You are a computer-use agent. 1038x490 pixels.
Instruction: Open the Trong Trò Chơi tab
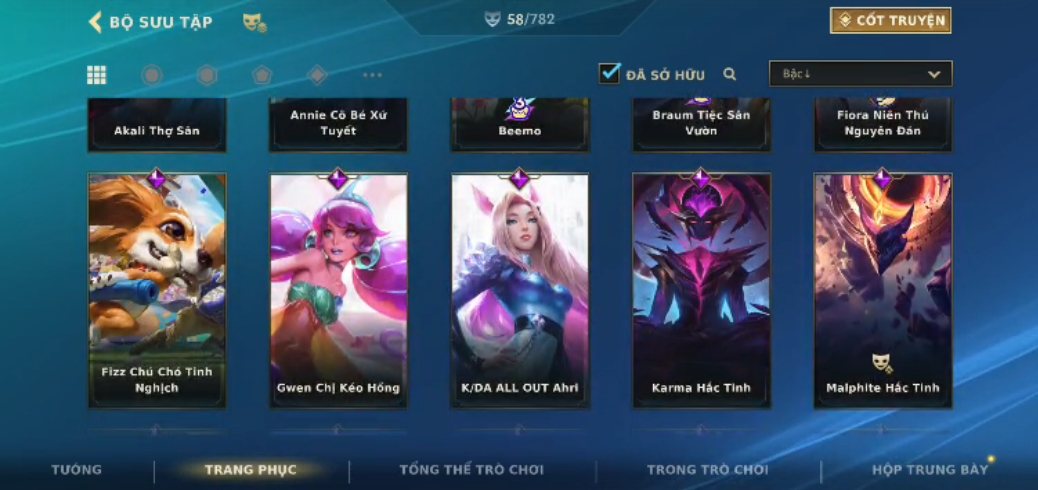click(x=707, y=470)
